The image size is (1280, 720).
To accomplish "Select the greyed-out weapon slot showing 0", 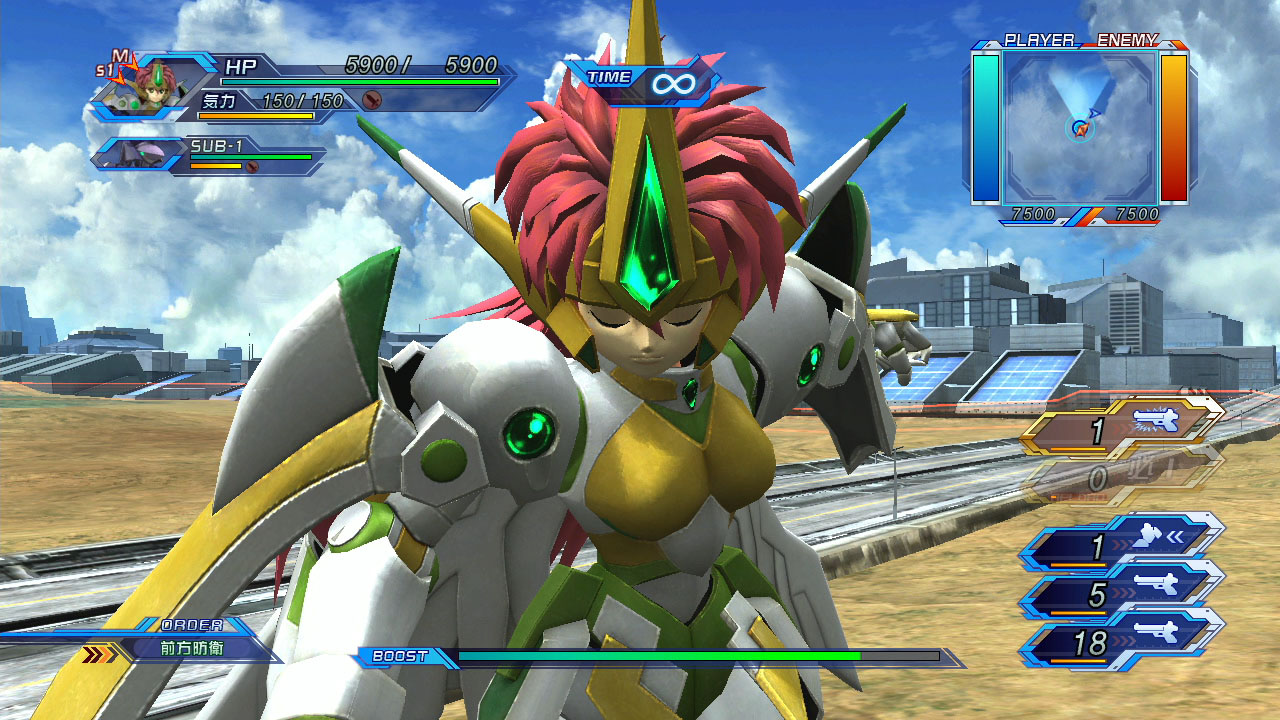I will point(1122,479).
